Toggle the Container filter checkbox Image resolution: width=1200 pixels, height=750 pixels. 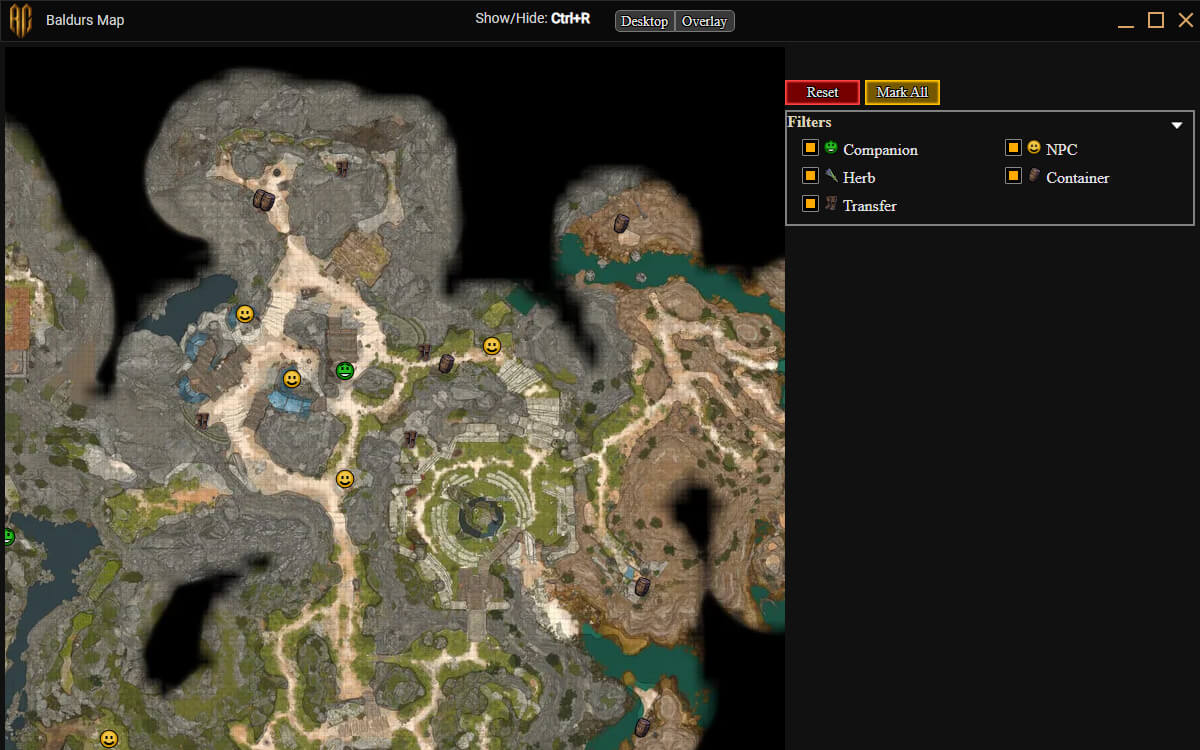click(1013, 176)
